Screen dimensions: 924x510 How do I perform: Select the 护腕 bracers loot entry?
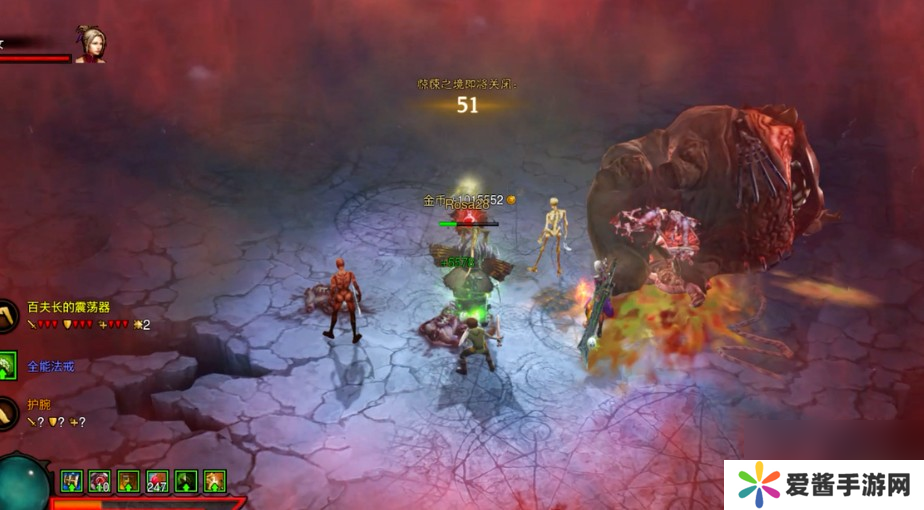pyautogui.click(x=39, y=405)
